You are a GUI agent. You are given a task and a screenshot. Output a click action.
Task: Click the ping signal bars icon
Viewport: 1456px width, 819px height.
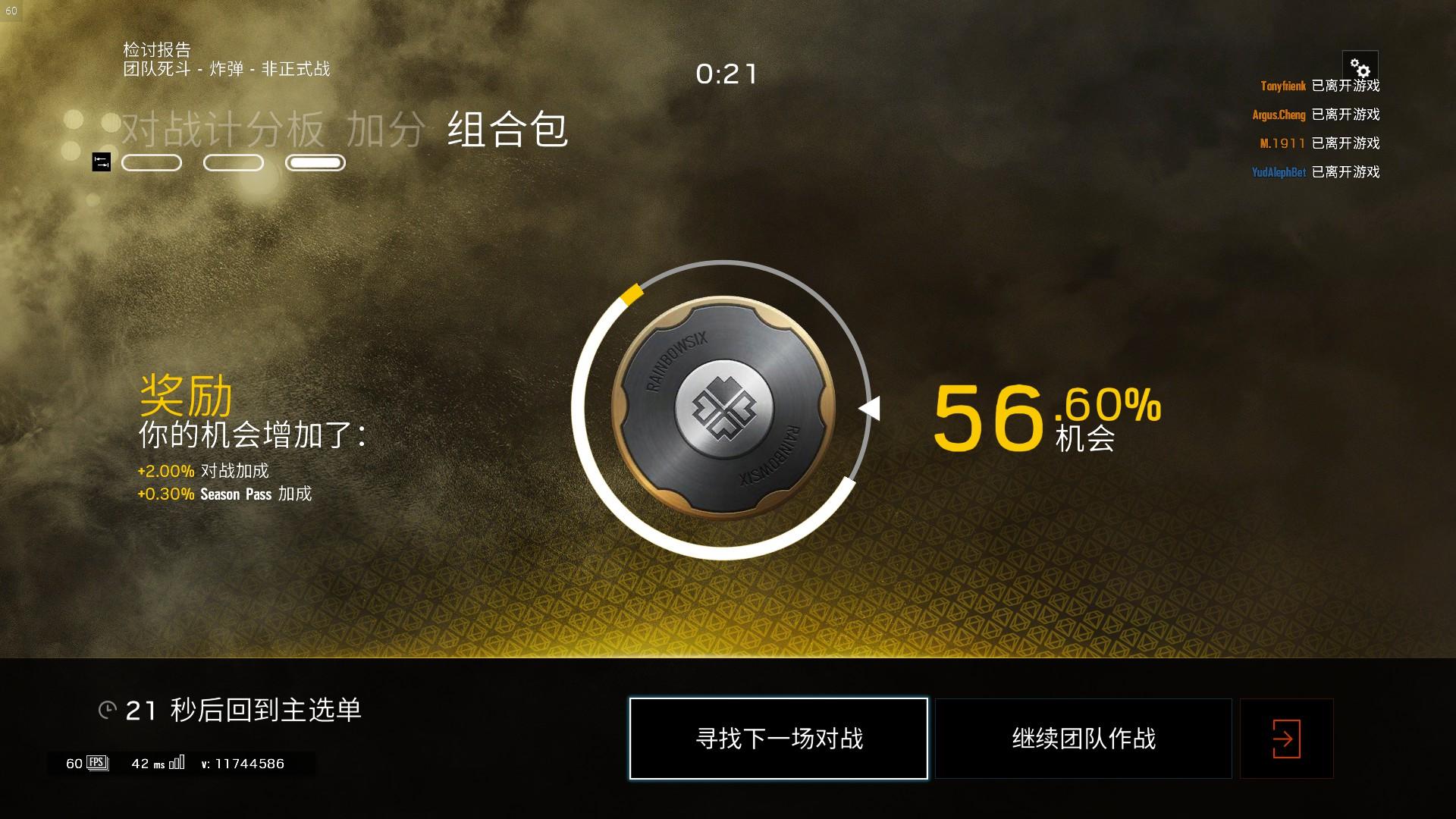coord(177,763)
